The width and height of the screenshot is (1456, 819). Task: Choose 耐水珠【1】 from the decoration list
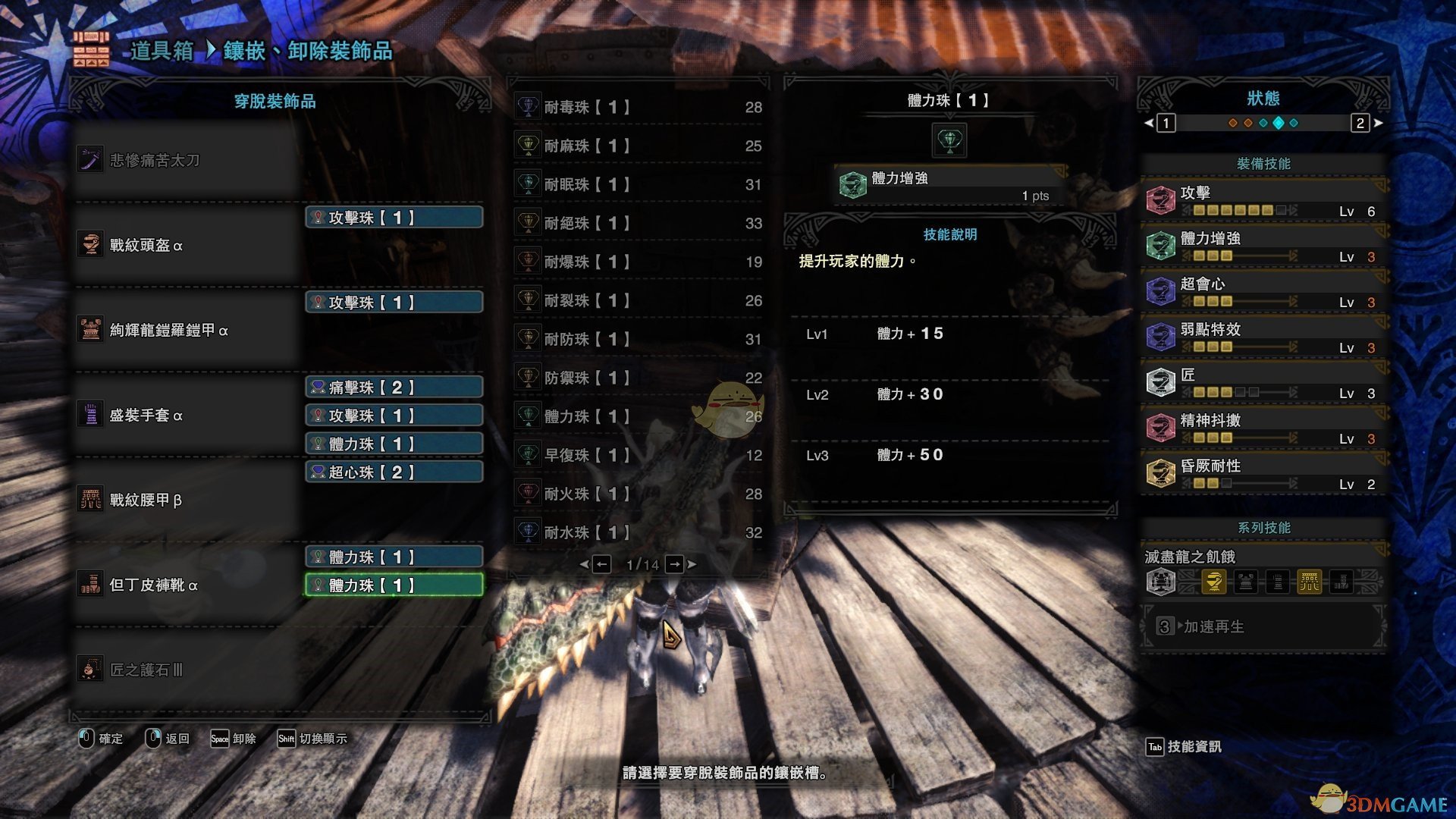(x=639, y=532)
